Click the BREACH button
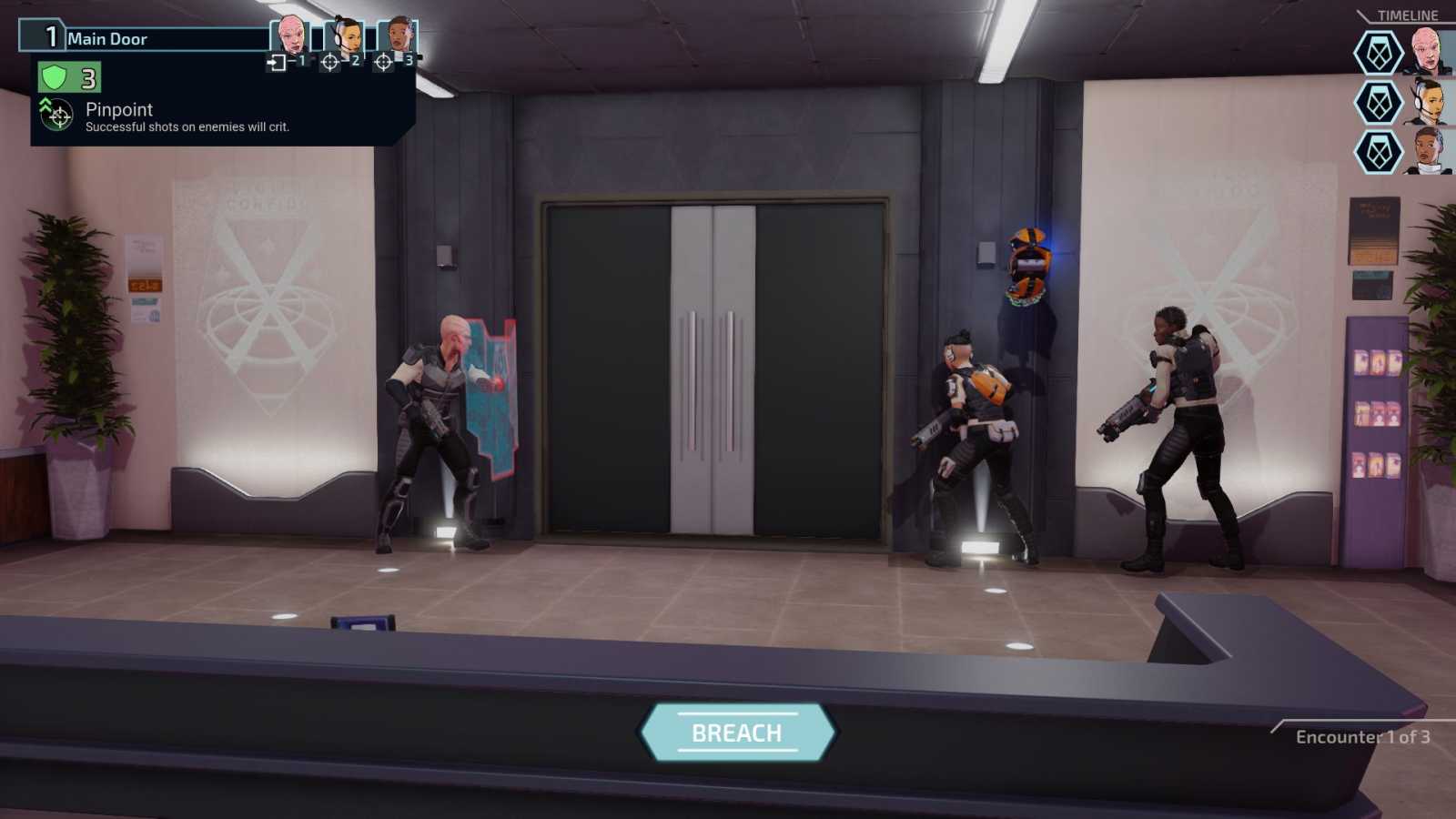Viewport: 1456px width, 819px height. click(x=737, y=730)
